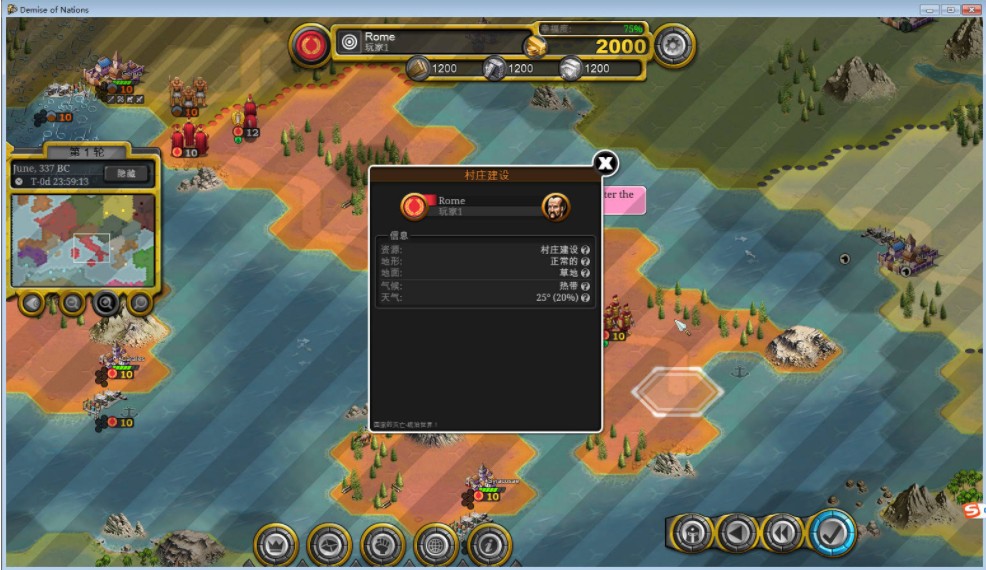
Task: Click the target icon beside the Rome name
Action: (x=349, y=42)
